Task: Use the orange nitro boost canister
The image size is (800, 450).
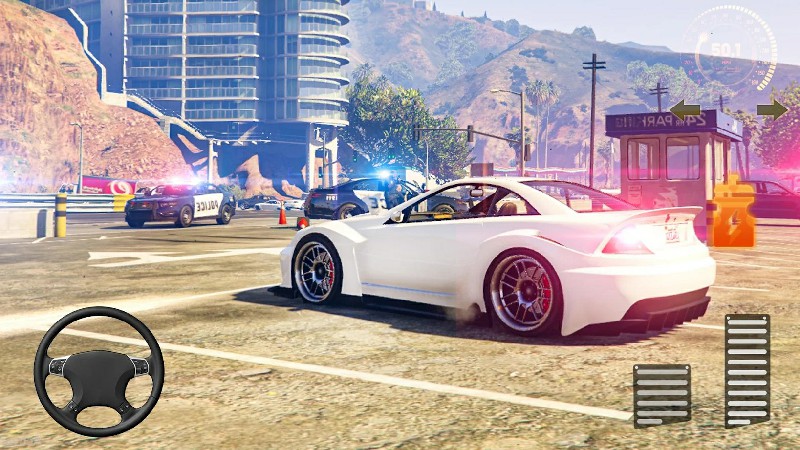Action: click(x=735, y=210)
